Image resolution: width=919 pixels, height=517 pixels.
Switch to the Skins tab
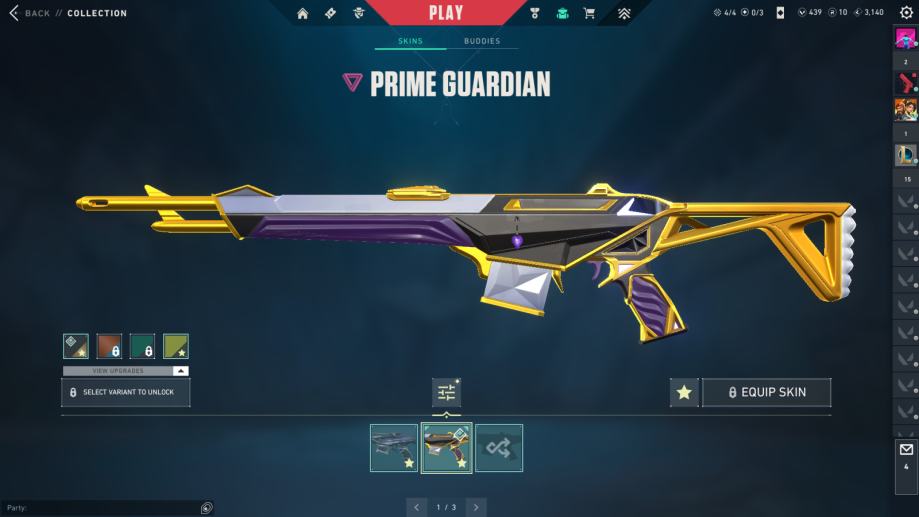410,41
